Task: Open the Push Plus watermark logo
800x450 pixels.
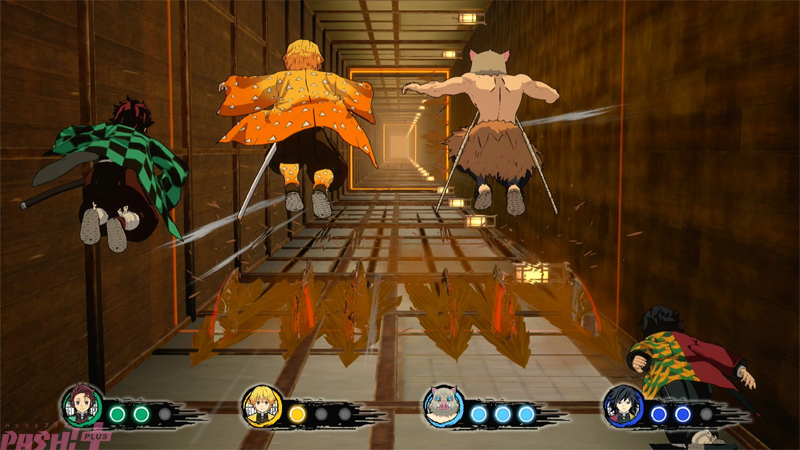Action: click(58, 436)
